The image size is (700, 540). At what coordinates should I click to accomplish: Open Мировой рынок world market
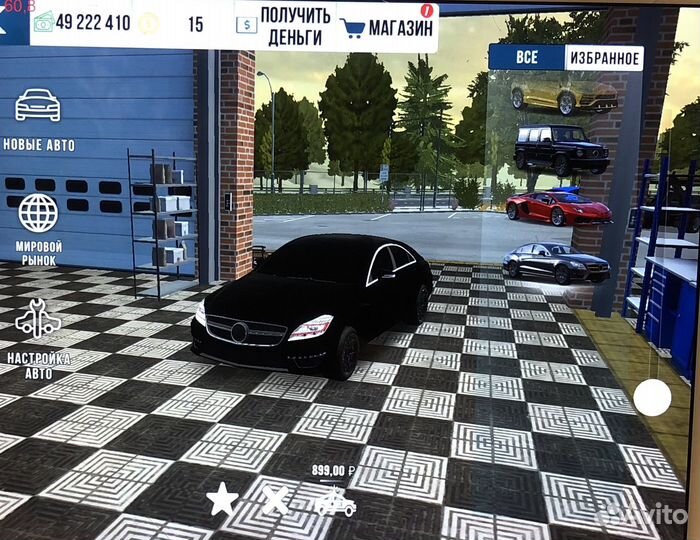[x=38, y=228]
